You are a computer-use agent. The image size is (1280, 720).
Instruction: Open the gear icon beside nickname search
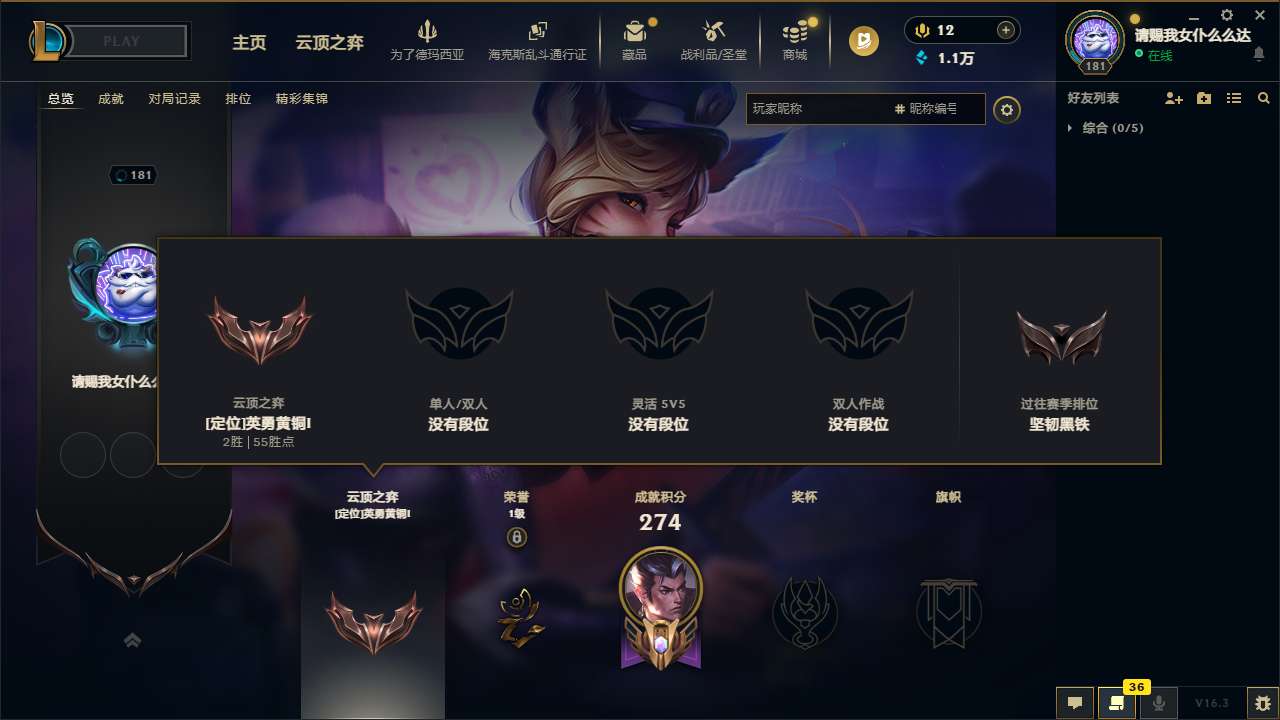click(x=1007, y=110)
